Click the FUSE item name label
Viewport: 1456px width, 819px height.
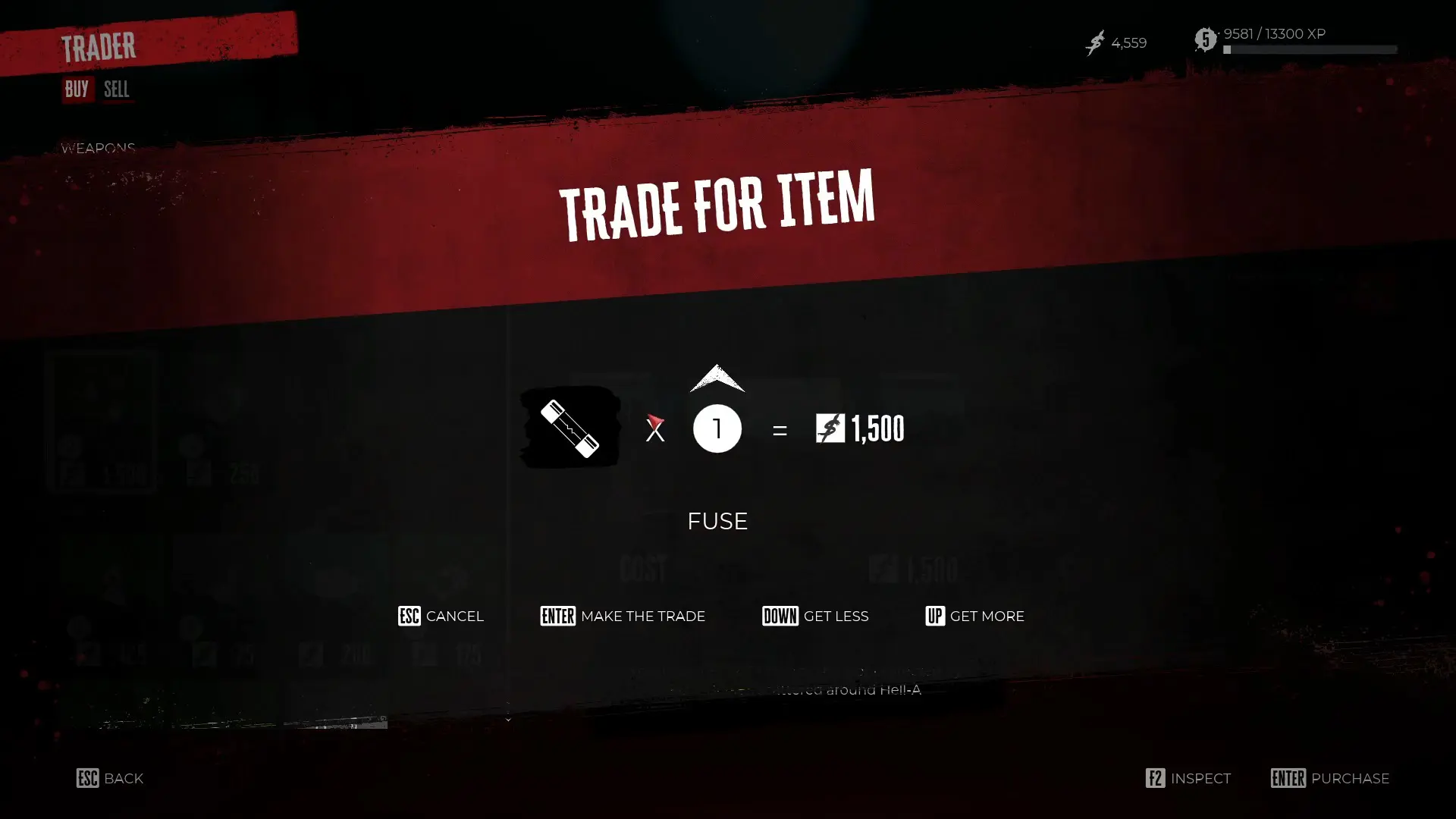tap(717, 521)
